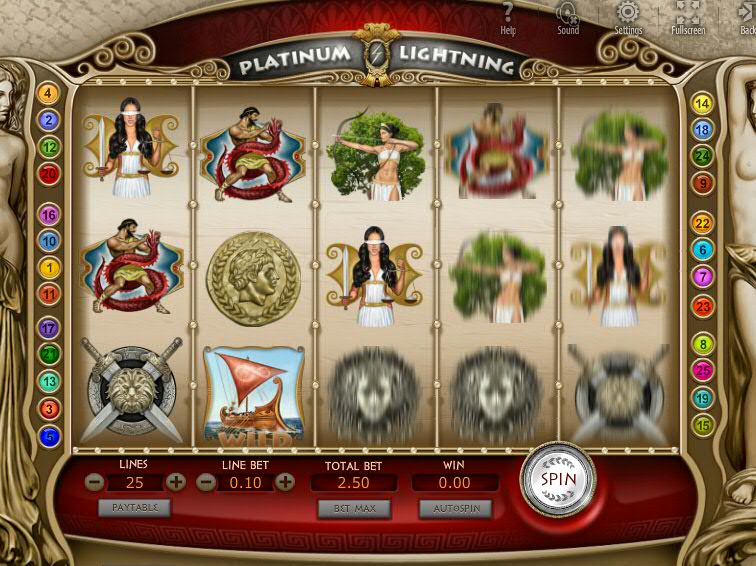Highlight payline number 17 marker
Screen dimensions: 756x566
point(48,328)
